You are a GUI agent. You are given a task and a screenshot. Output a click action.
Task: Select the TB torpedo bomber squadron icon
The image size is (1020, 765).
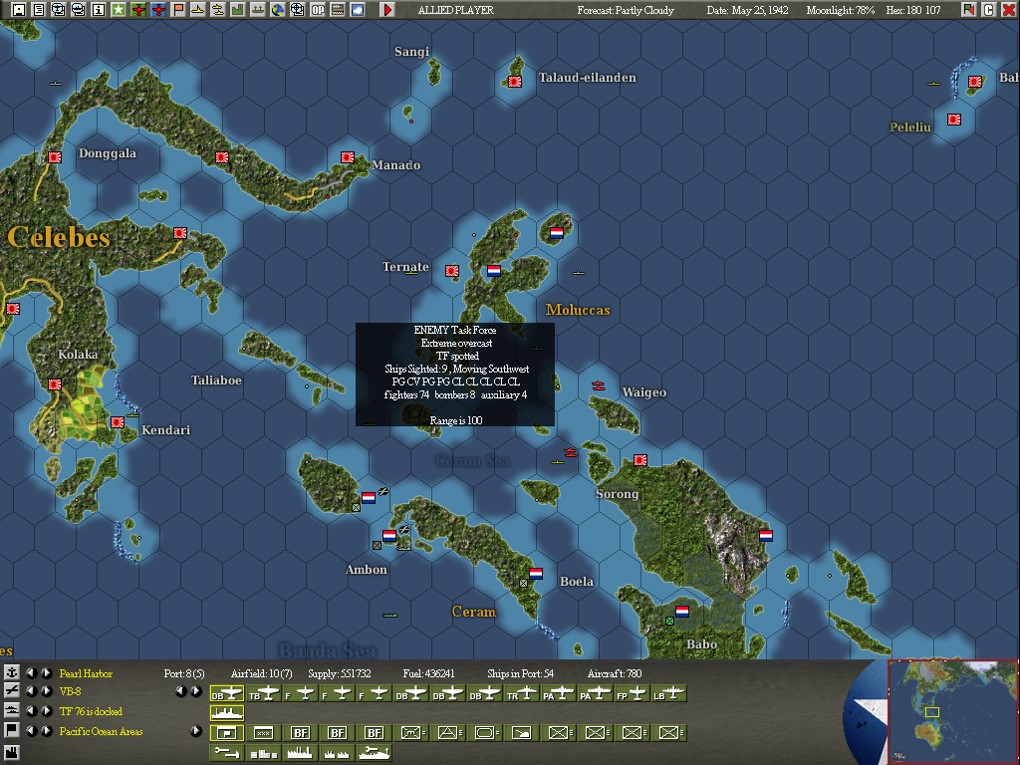click(x=264, y=693)
